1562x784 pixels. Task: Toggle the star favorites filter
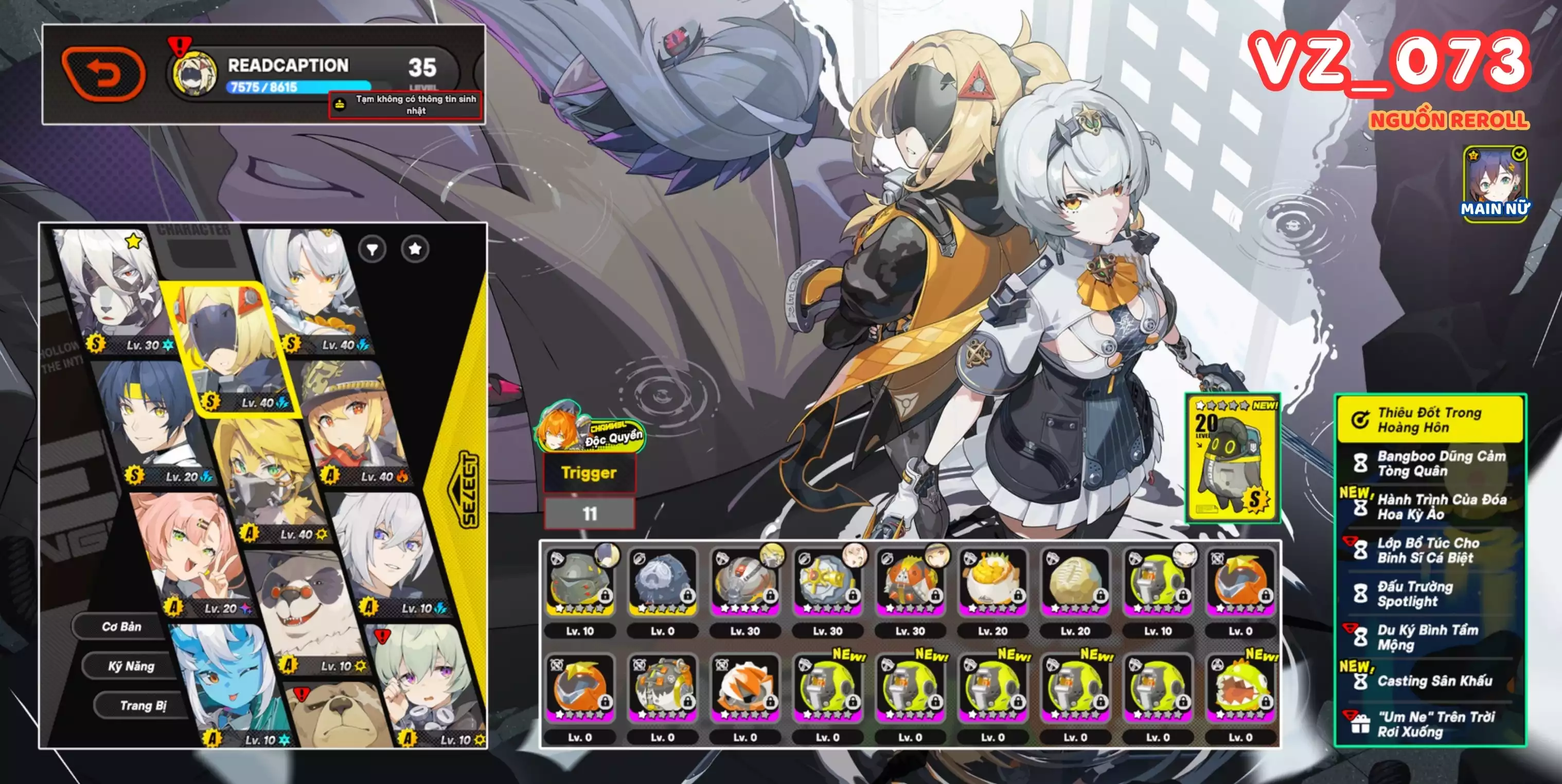point(415,248)
